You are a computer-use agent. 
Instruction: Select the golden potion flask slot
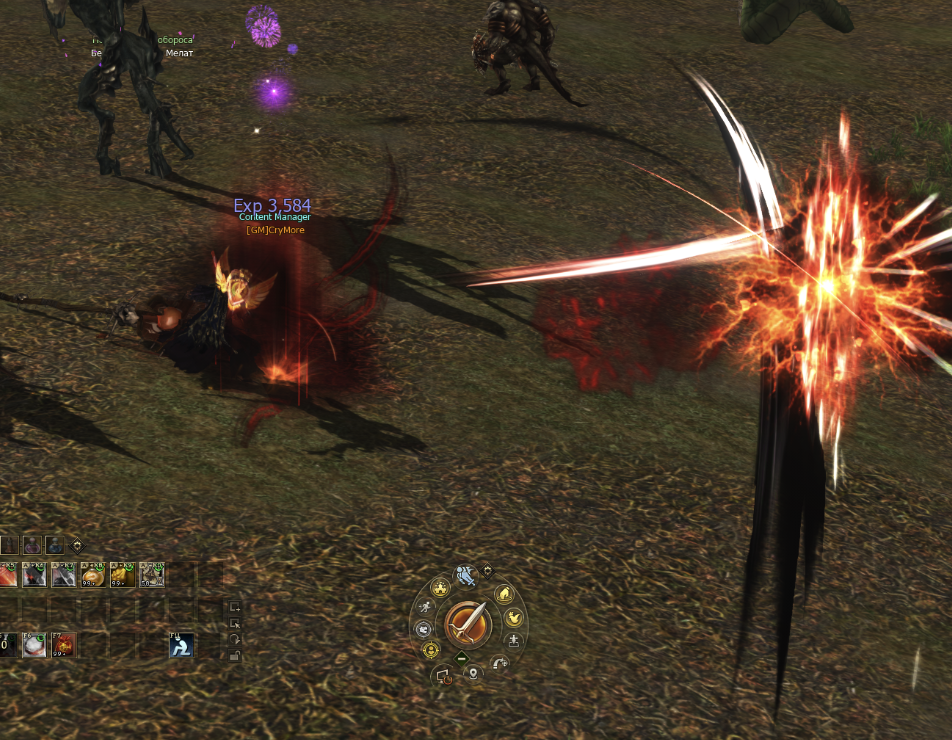95,575
